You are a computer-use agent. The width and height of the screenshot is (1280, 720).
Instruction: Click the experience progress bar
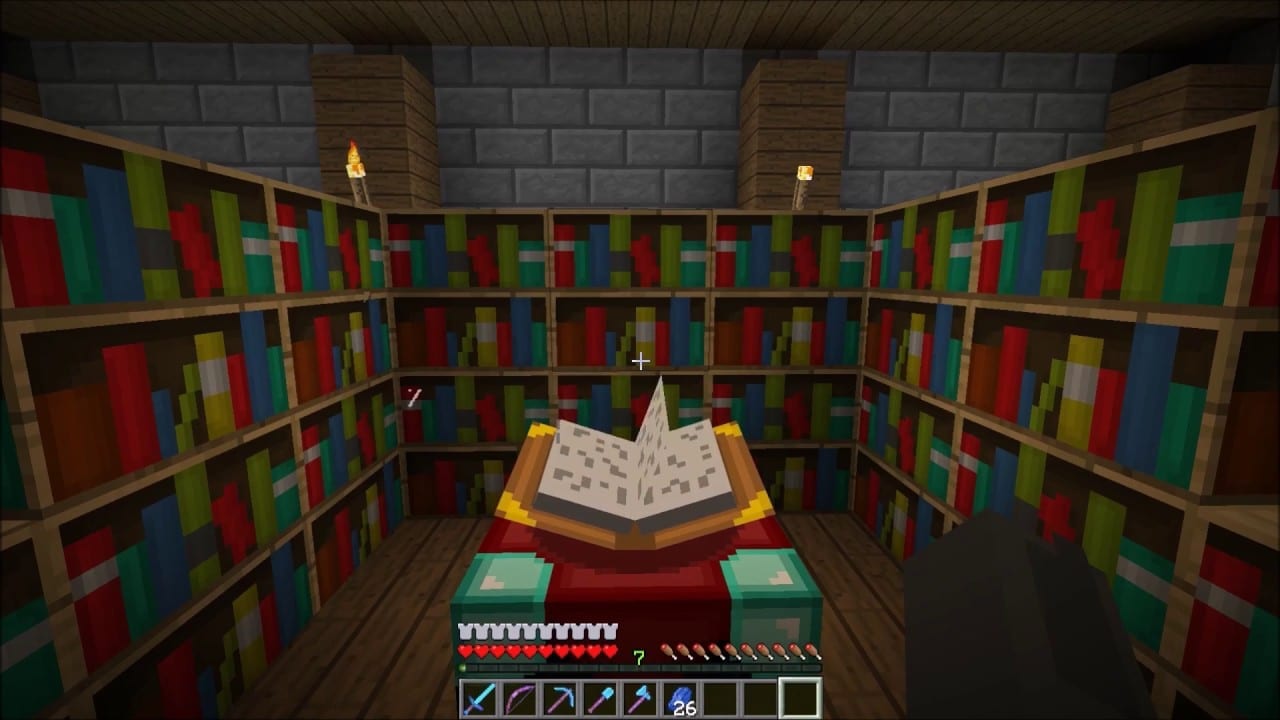pyautogui.click(x=639, y=667)
